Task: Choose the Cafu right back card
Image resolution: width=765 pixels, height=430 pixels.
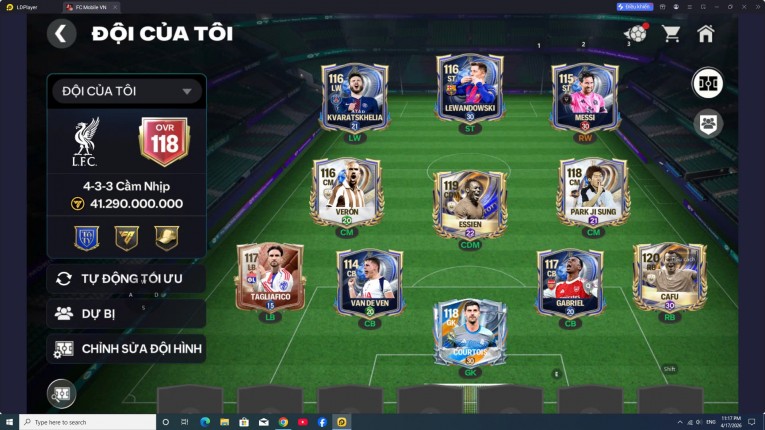Action: pos(669,278)
